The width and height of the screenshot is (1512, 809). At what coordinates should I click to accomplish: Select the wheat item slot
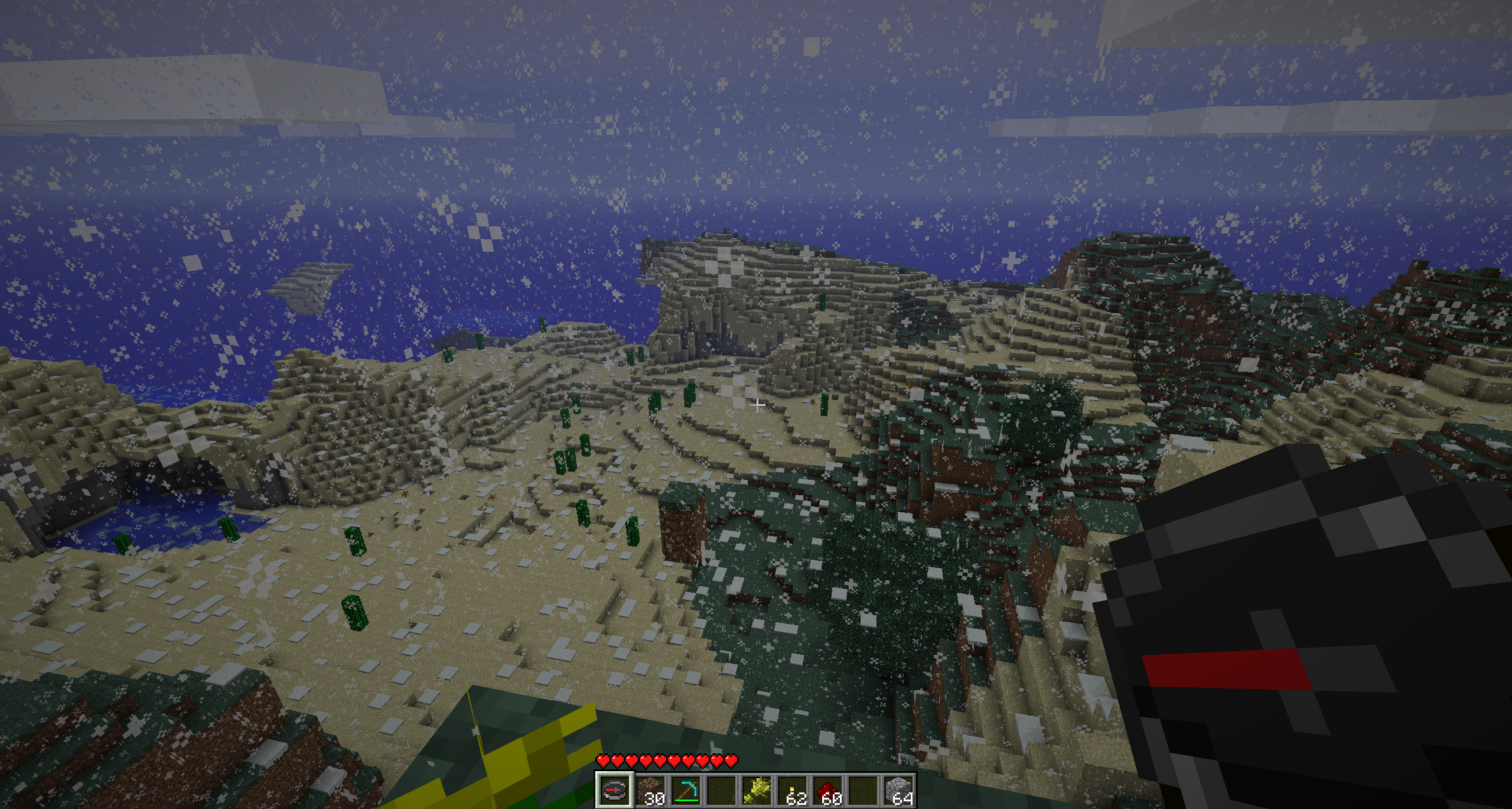[x=756, y=790]
